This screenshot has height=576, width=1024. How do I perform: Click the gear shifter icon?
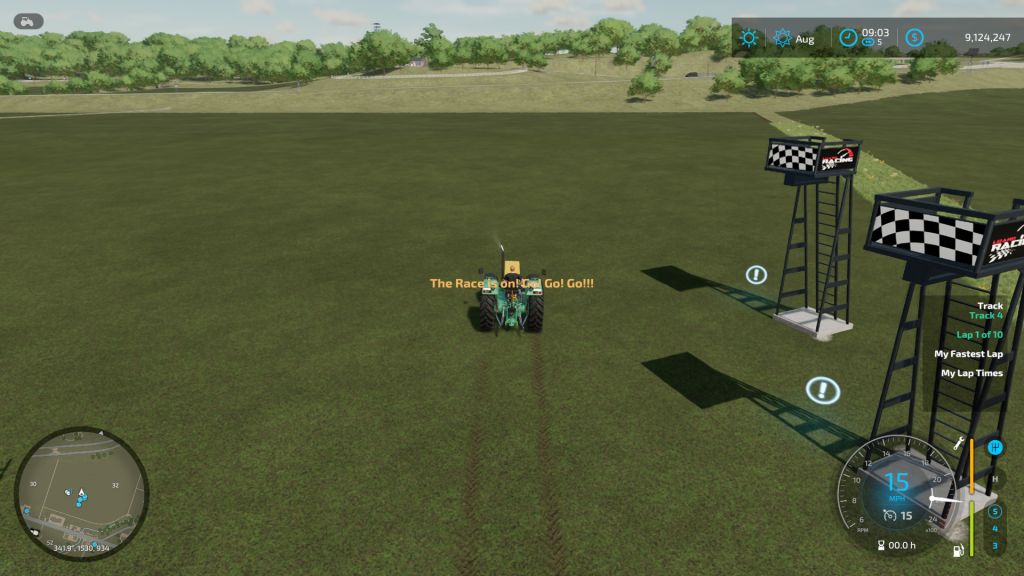point(994,447)
